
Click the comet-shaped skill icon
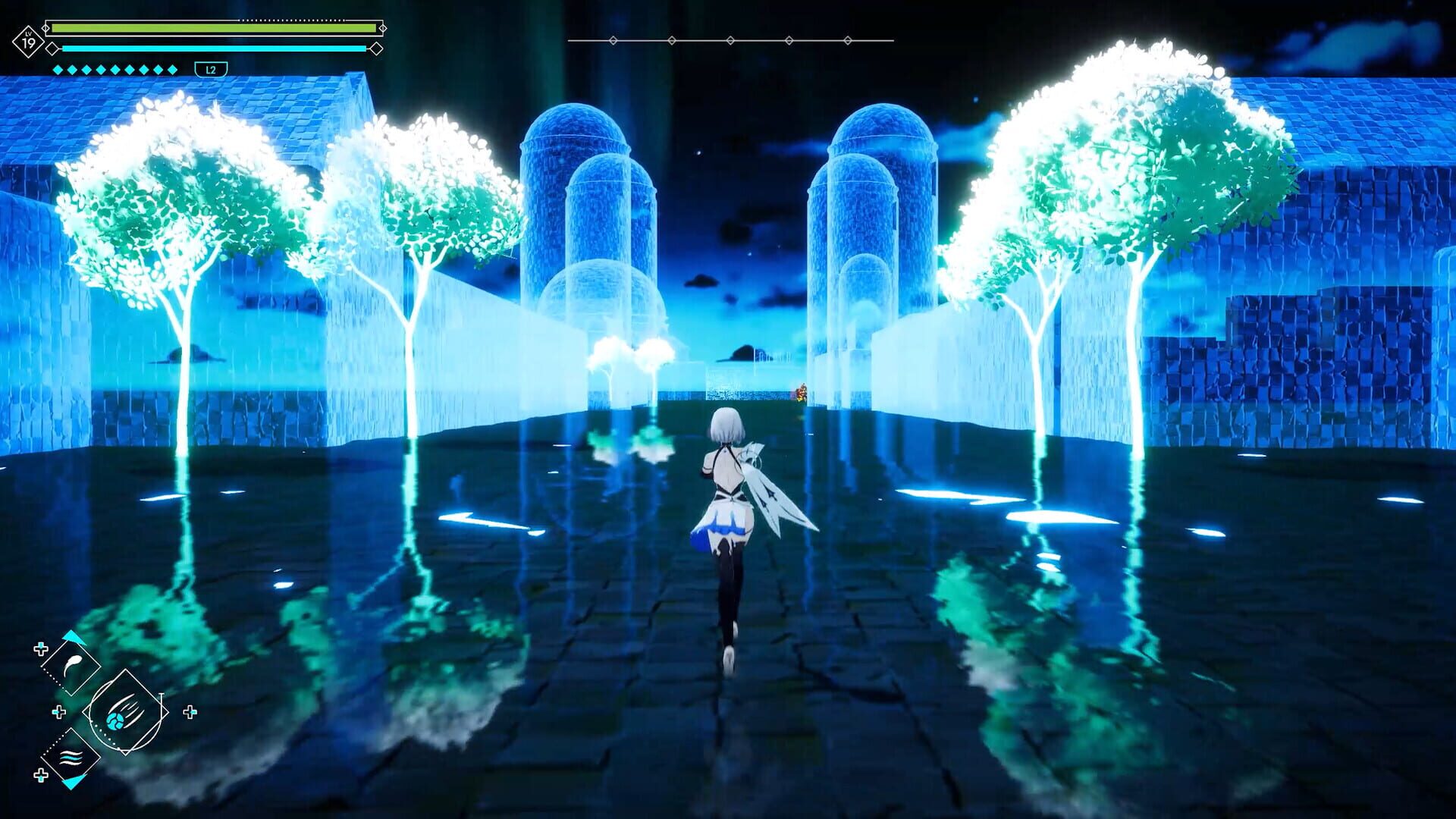coord(72,664)
